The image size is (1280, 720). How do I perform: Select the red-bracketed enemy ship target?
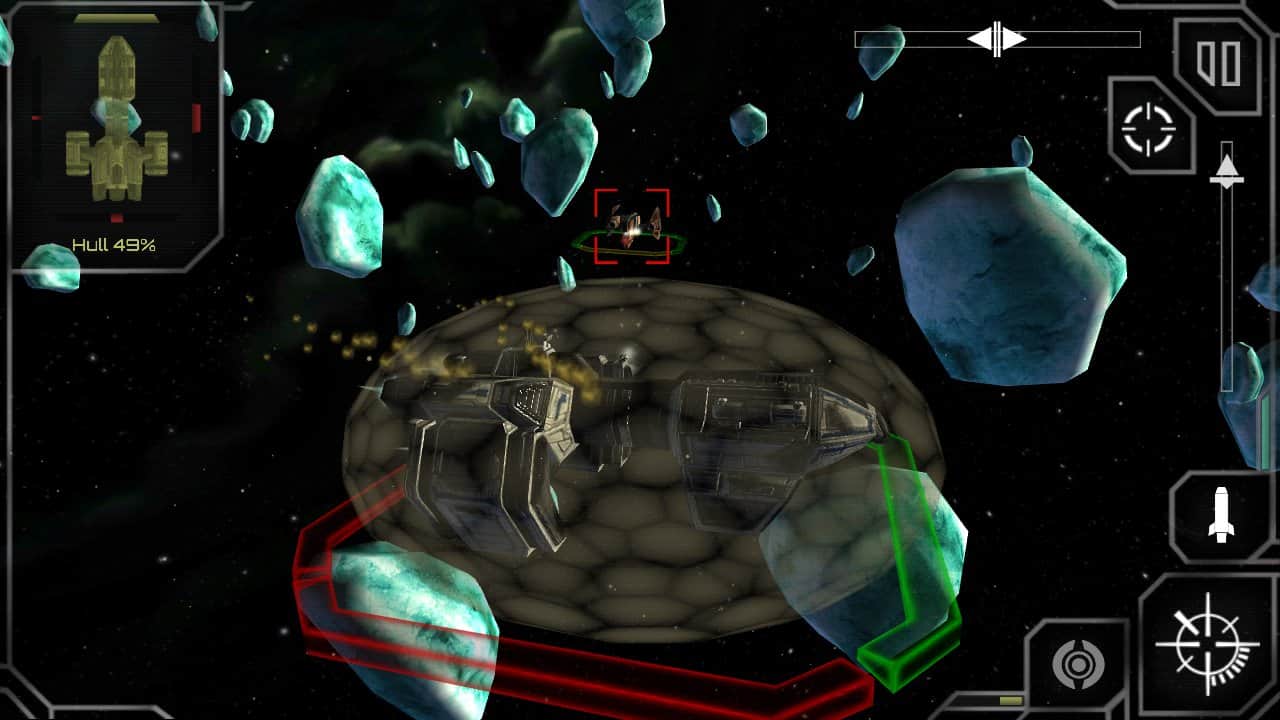point(632,226)
